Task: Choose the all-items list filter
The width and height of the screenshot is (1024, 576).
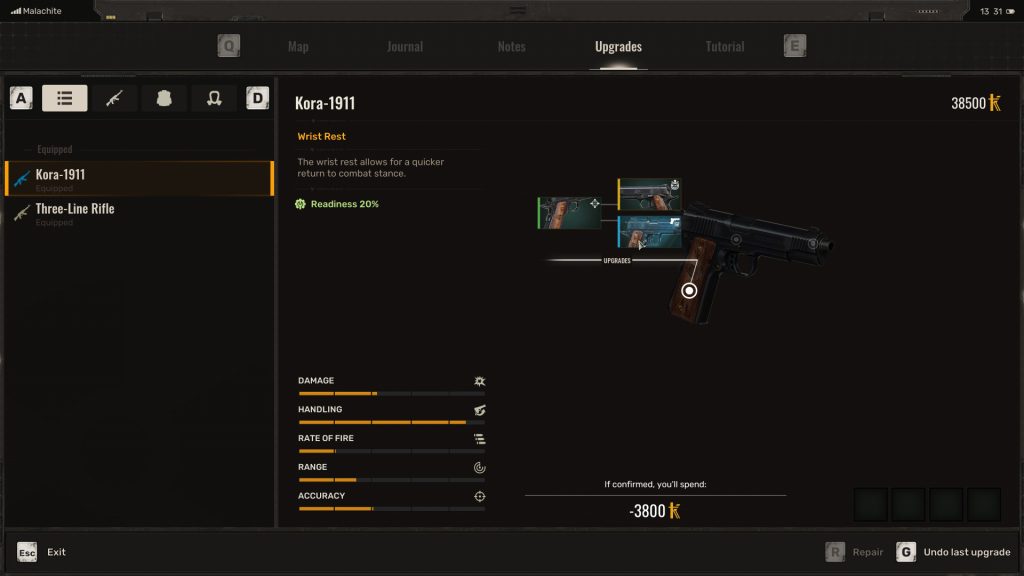Action: [x=65, y=98]
